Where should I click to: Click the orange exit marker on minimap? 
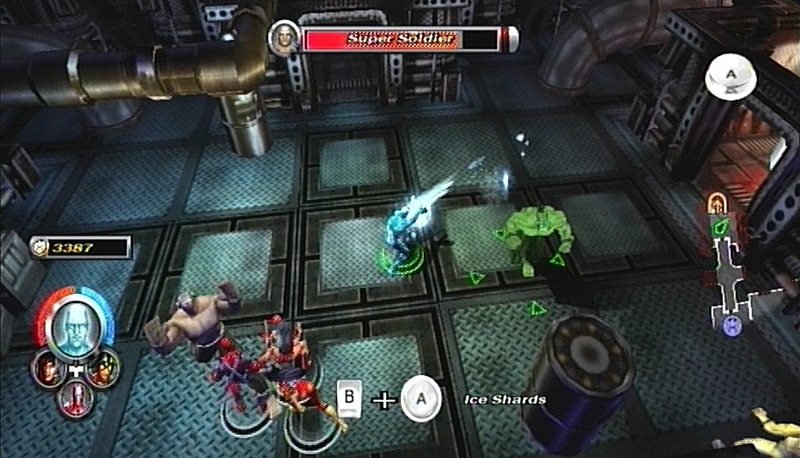pyautogui.click(x=716, y=203)
